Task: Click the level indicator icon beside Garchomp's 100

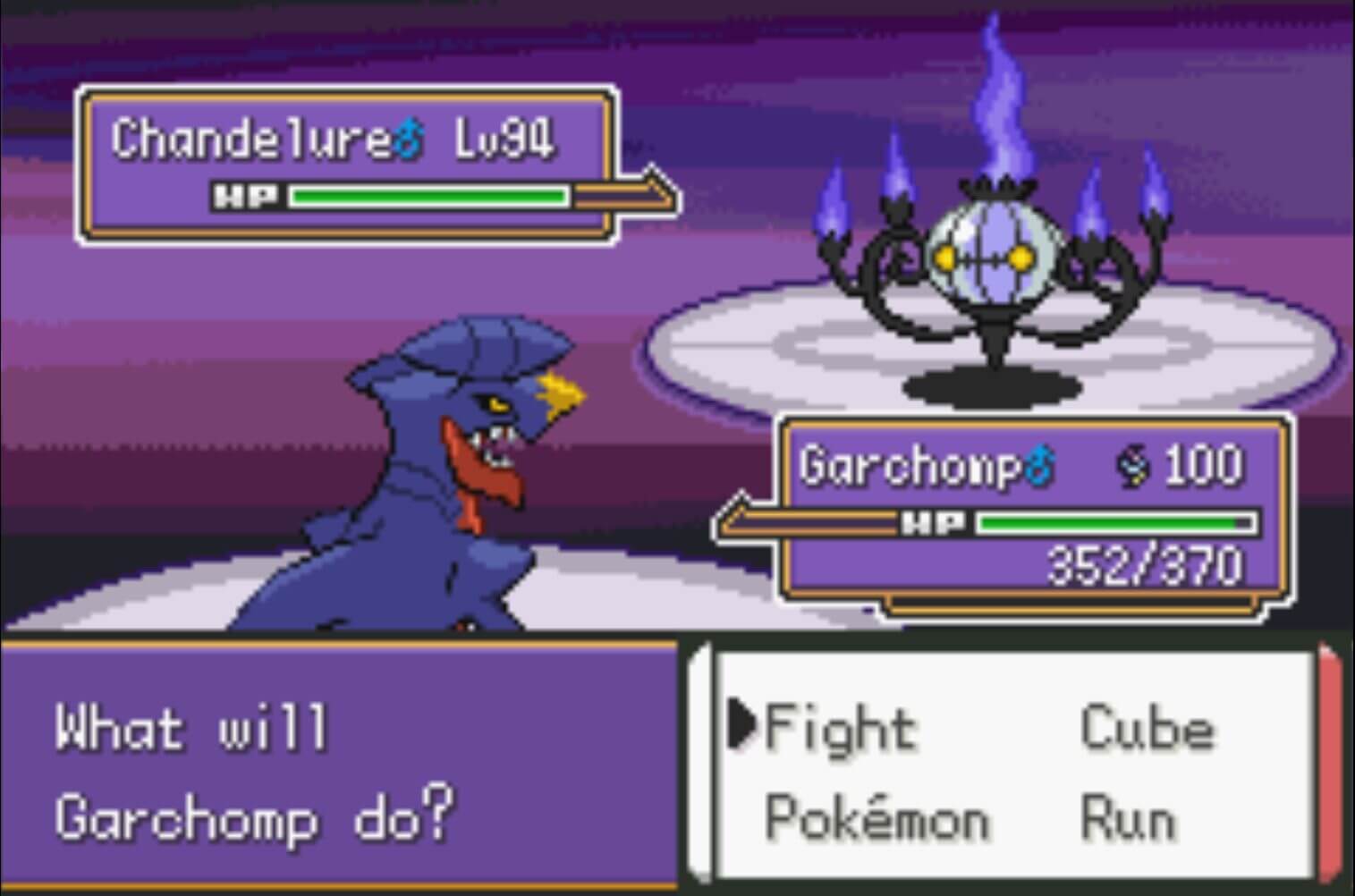Action: [x=1134, y=464]
